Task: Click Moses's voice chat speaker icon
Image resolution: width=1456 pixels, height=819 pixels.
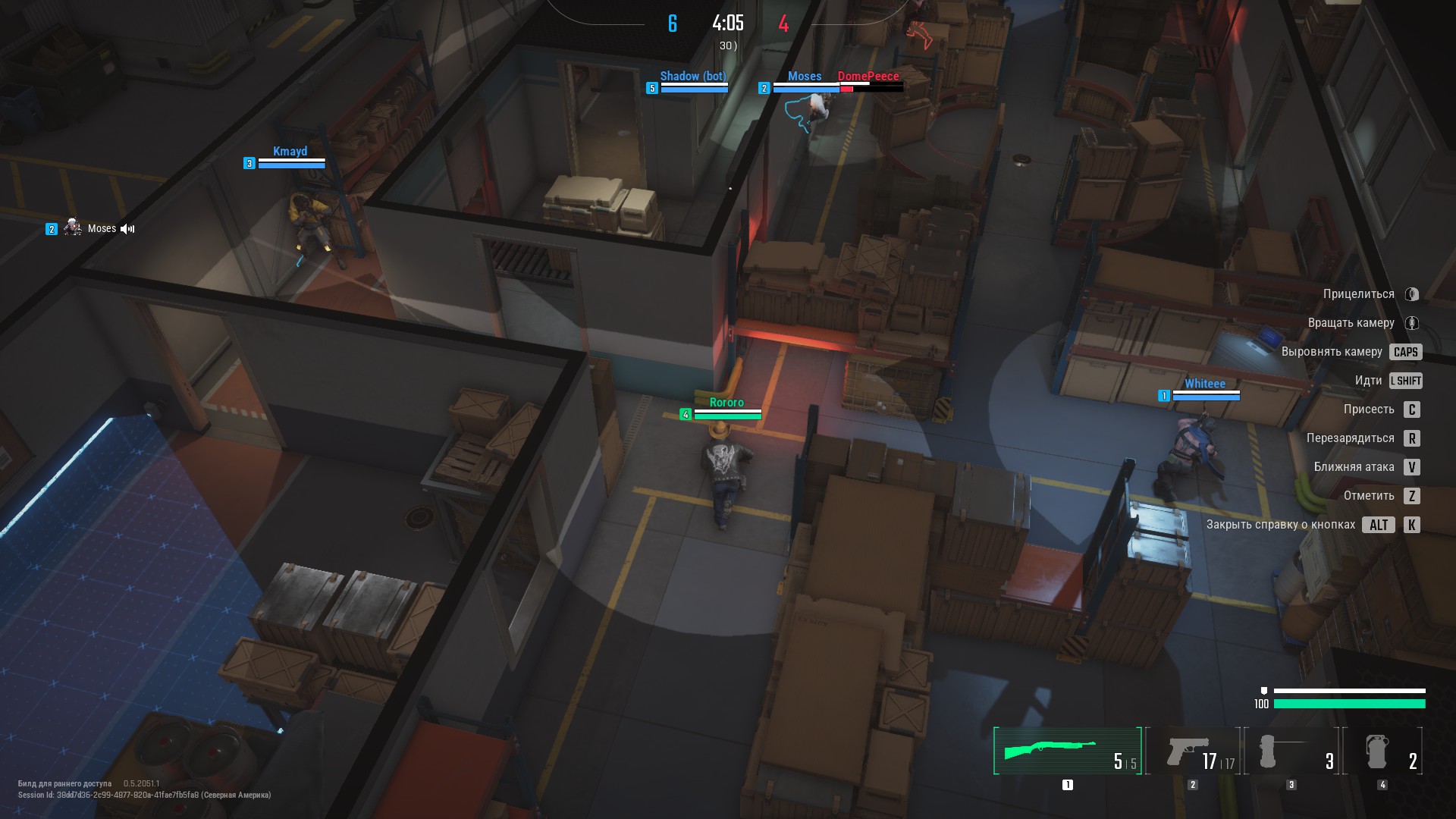Action: coord(127,229)
